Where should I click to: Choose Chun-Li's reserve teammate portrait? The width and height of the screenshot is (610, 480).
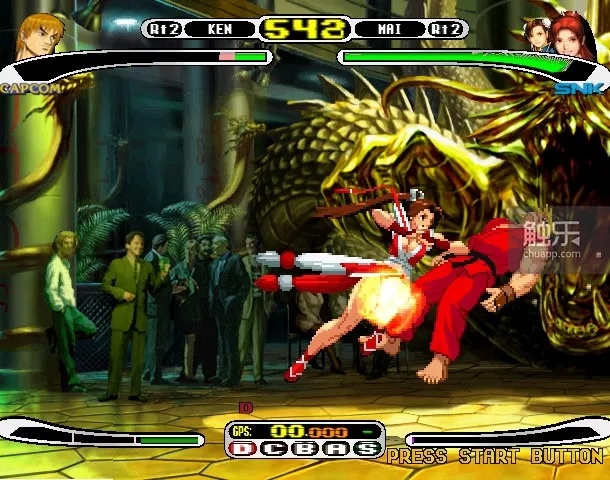coord(536,34)
